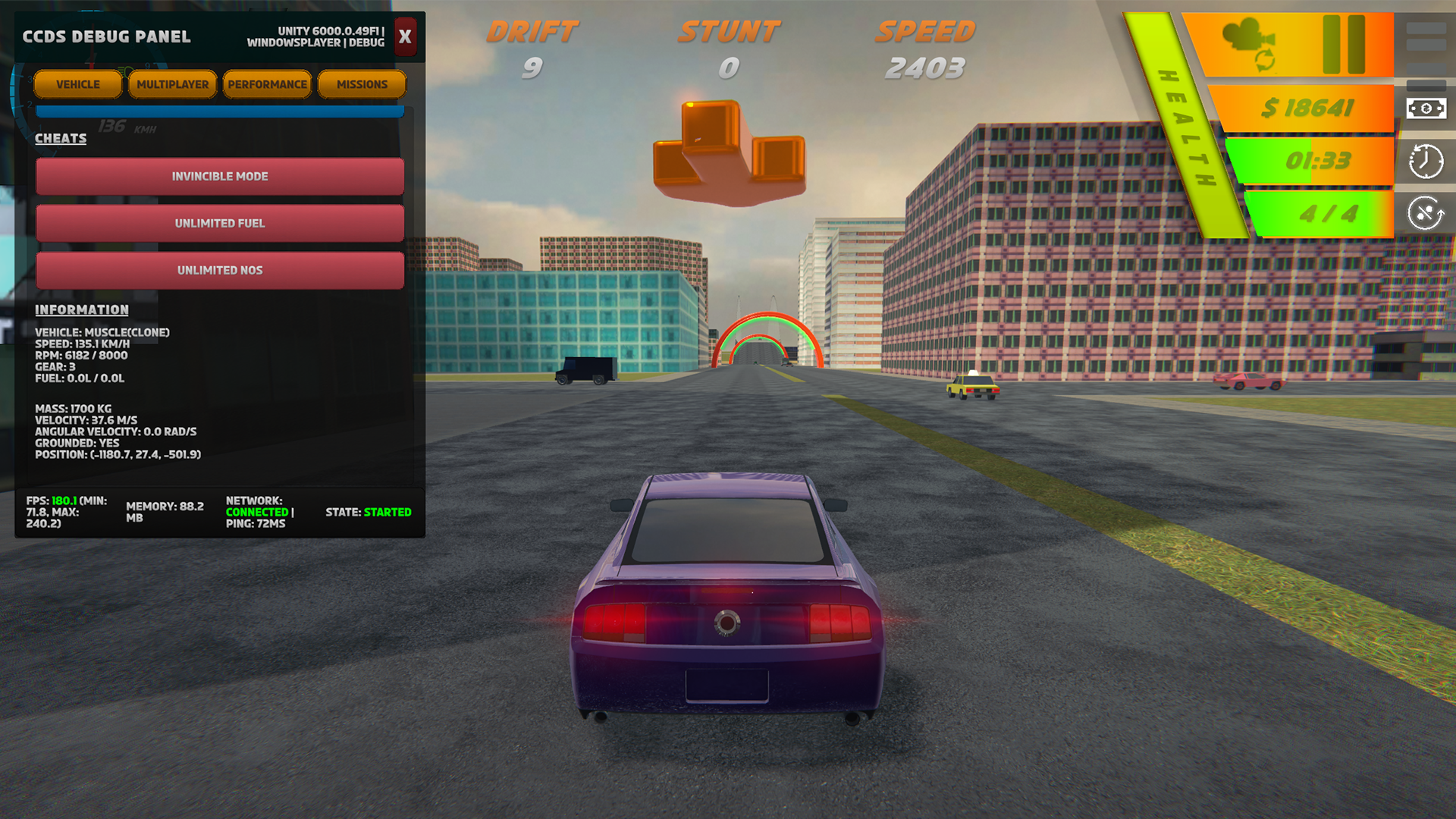The height and width of the screenshot is (819, 1456).
Task: Close the CCDS Debug Panel
Action: pyautogui.click(x=405, y=36)
